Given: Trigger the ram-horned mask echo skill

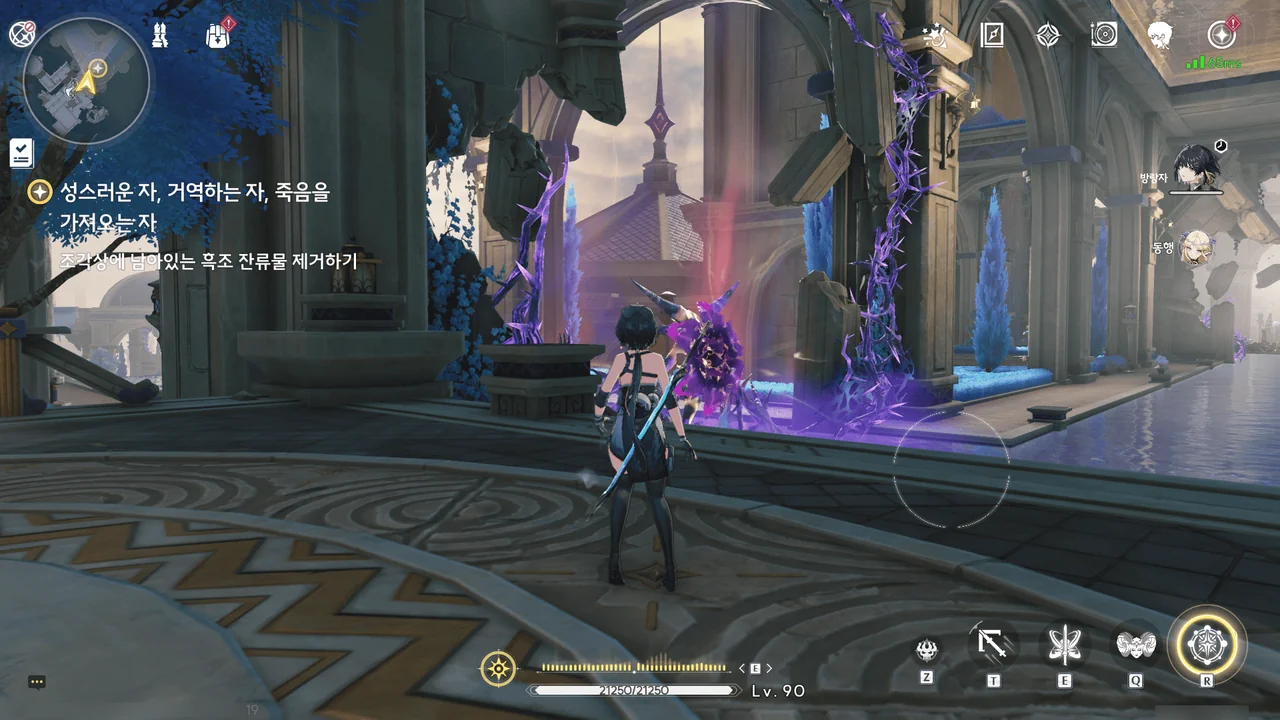Looking at the screenshot, I should pos(1136,645).
